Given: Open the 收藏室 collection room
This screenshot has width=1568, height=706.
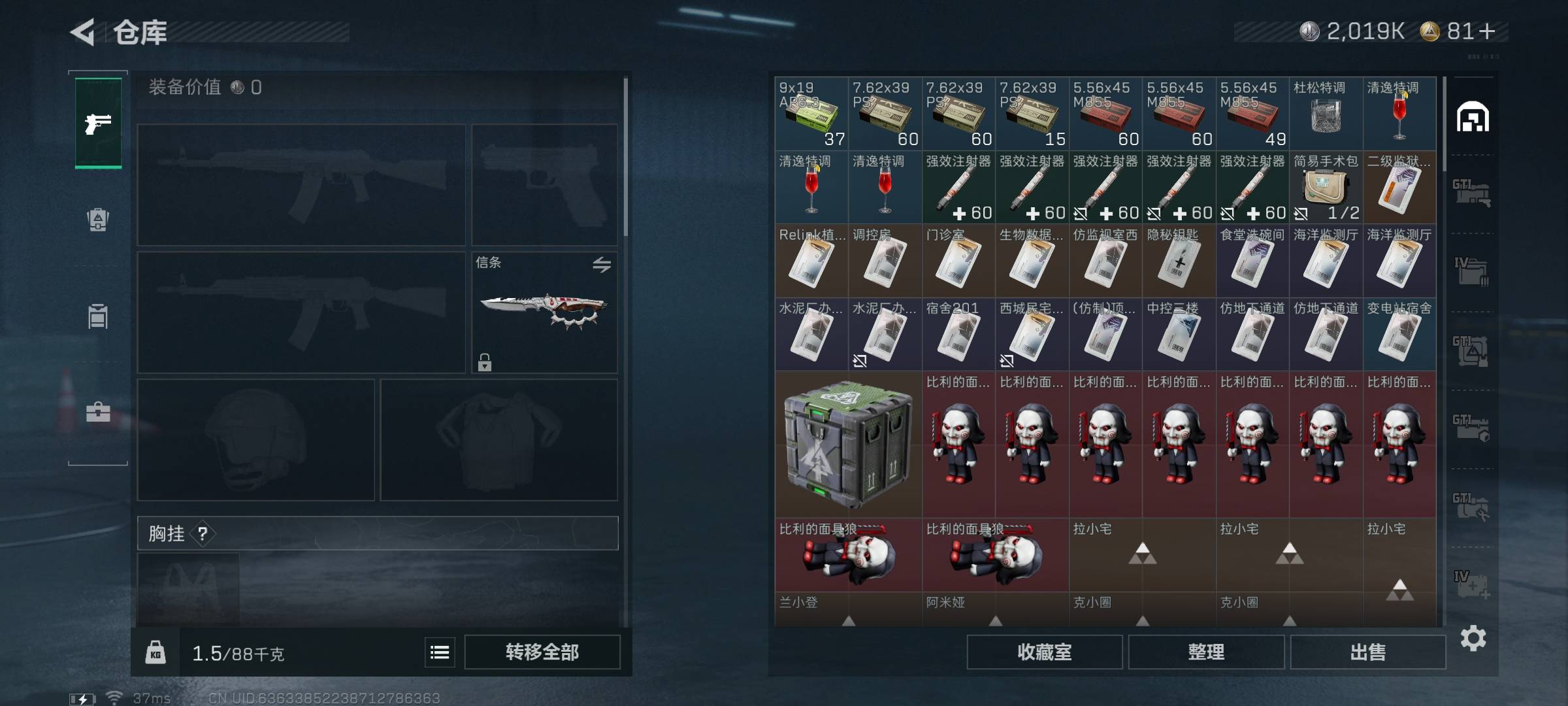Looking at the screenshot, I should tap(1044, 652).
